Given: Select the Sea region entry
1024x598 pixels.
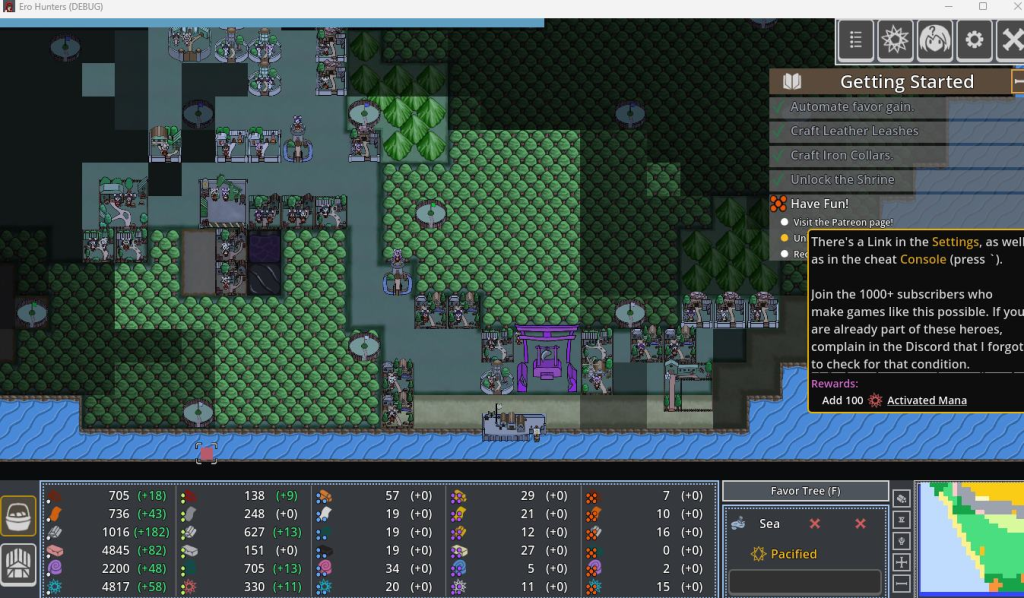Looking at the screenshot, I should pyautogui.click(x=768, y=523).
